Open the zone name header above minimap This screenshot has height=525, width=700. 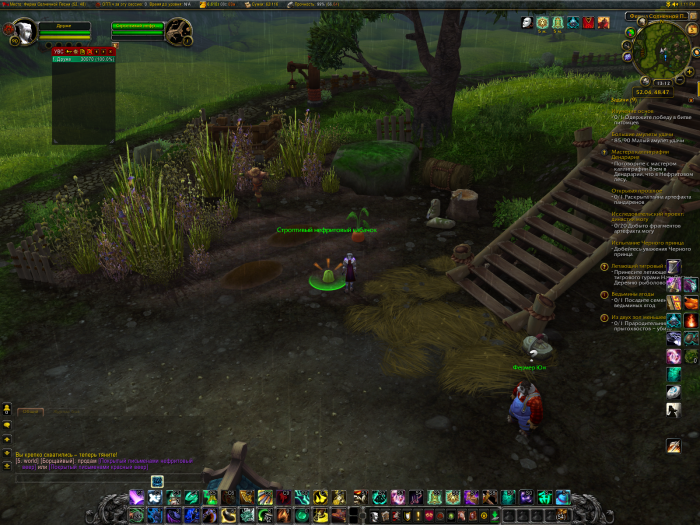point(658,16)
